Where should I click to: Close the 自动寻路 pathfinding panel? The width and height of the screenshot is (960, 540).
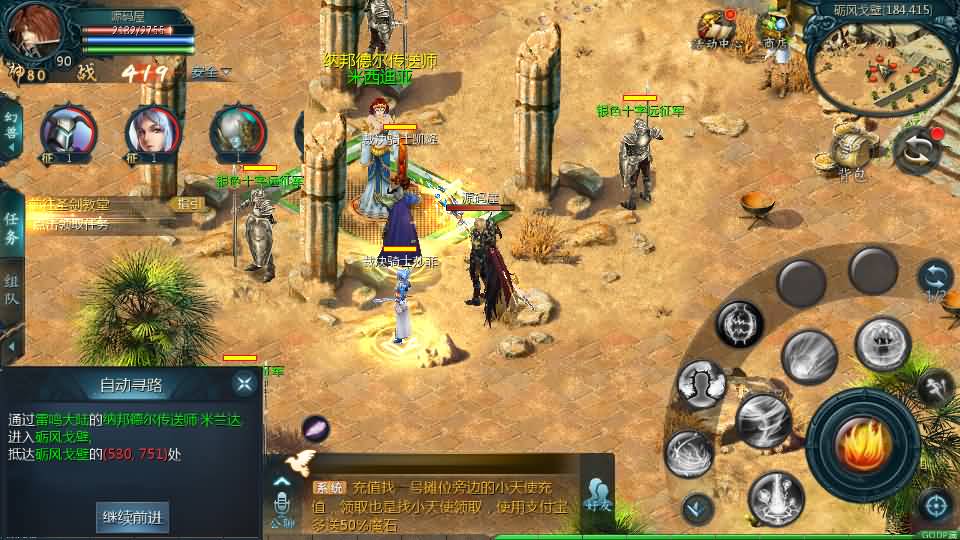click(x=244, y=383)
